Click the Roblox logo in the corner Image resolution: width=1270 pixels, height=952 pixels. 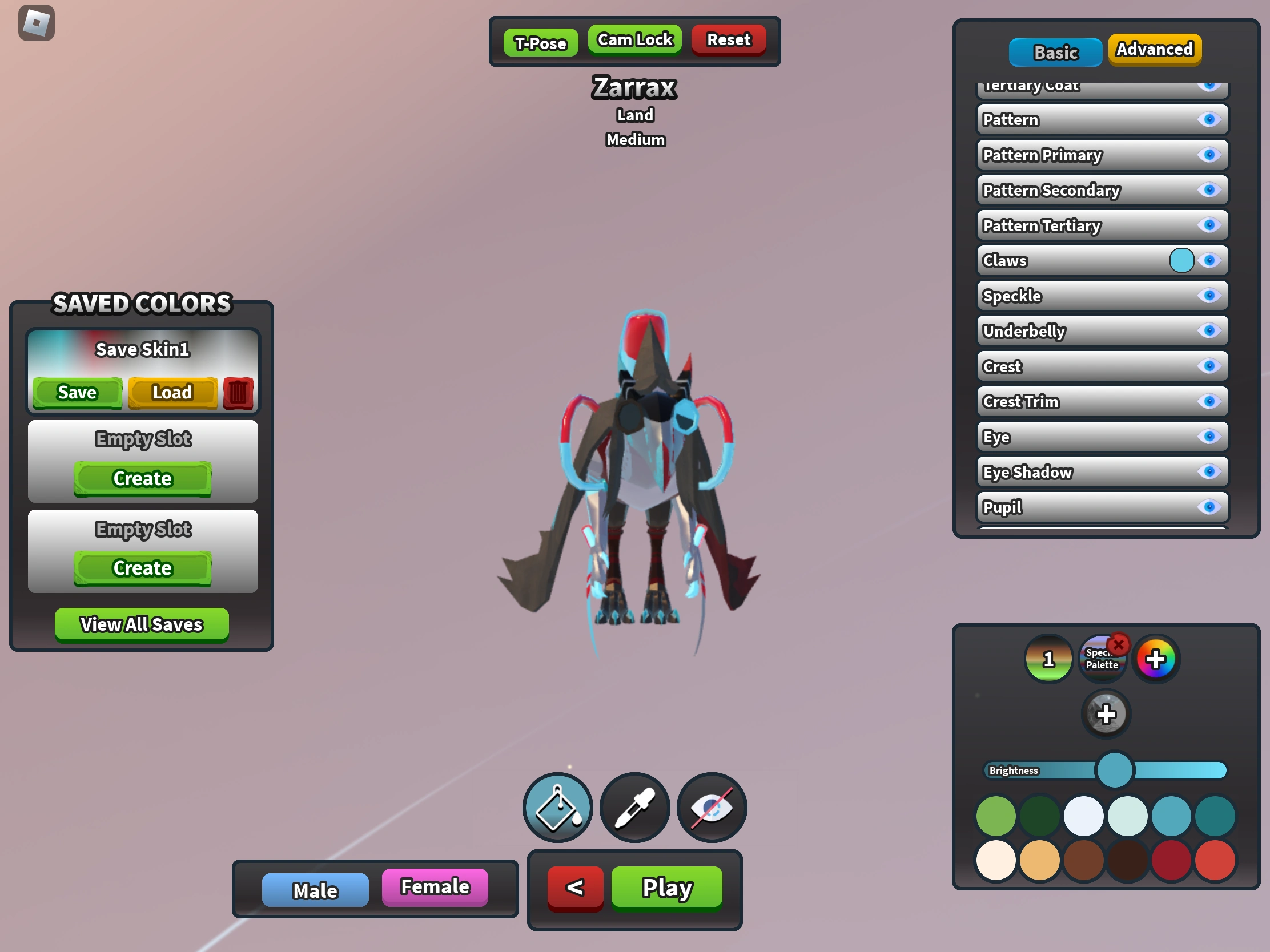(x=37, y=22)
